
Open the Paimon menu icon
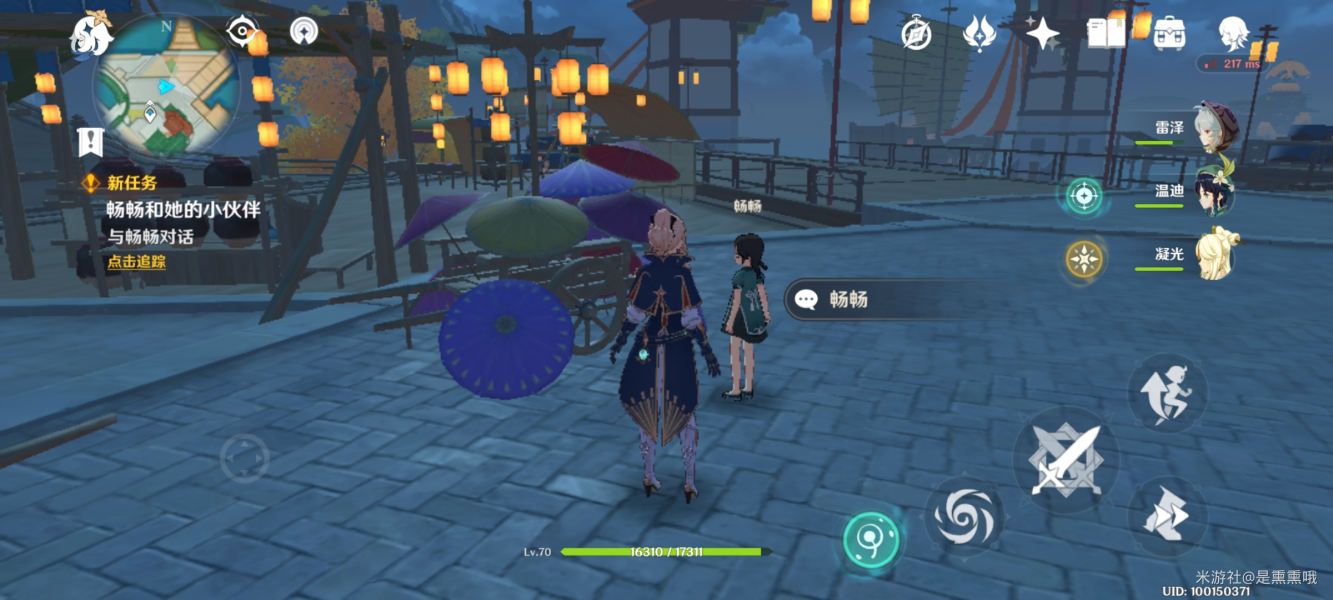coord(90,35)
